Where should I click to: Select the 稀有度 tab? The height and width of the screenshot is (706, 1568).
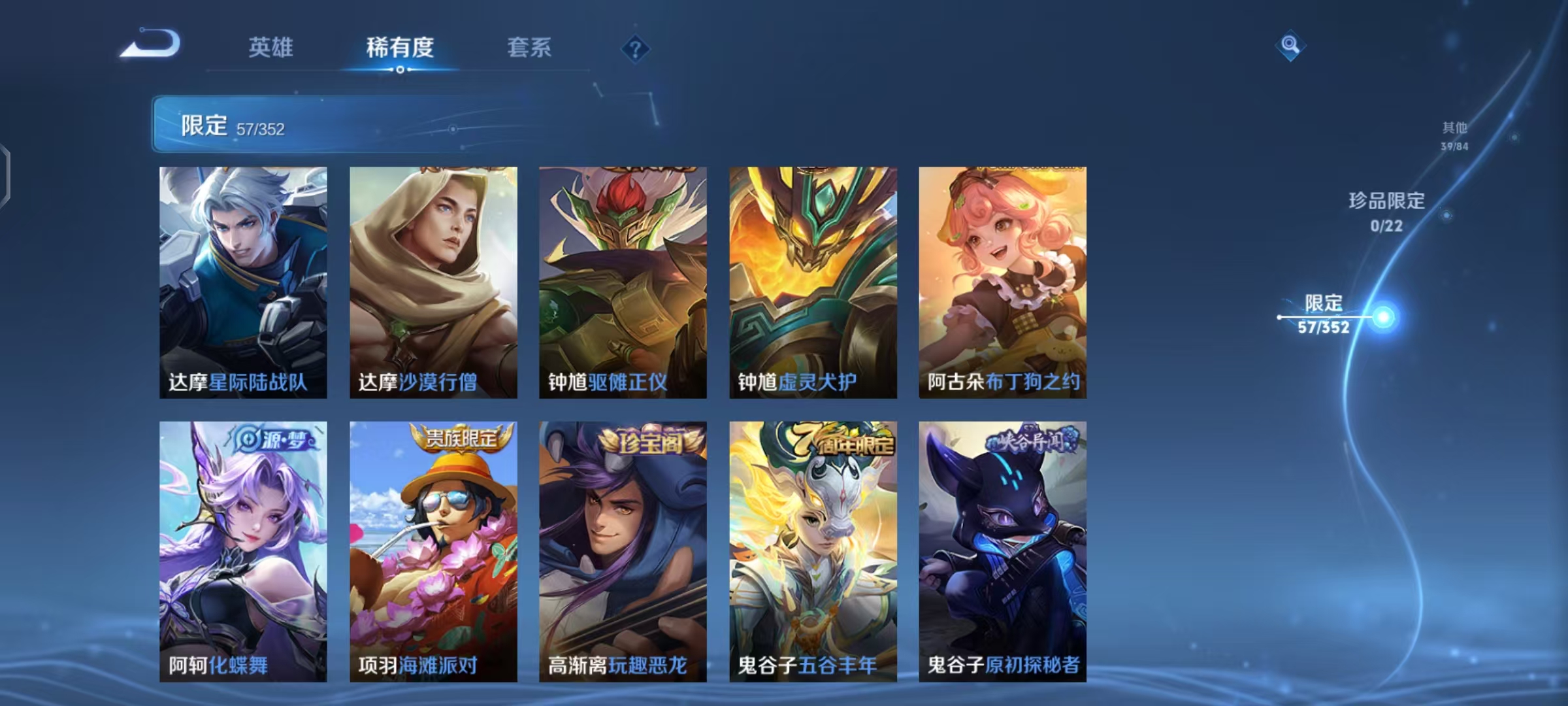pyautogui.click(x=400, y=48)
